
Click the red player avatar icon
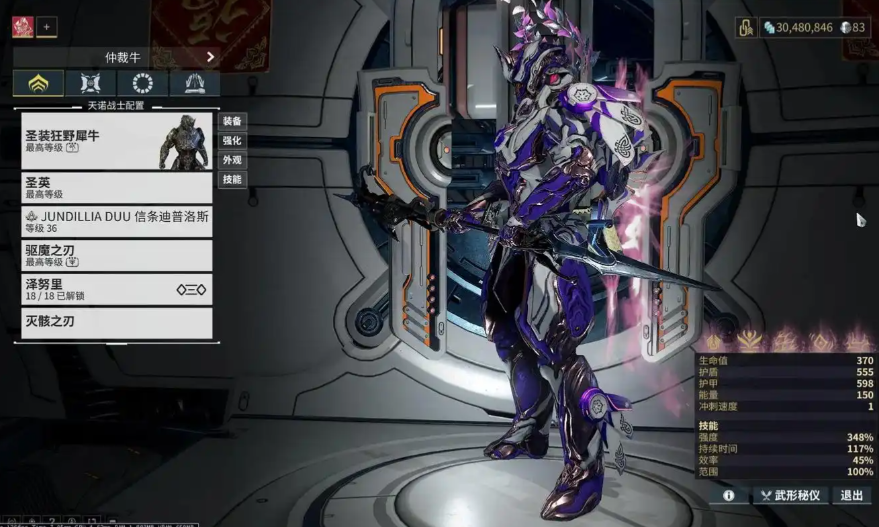pyautogui.click(x=22, y=27)
